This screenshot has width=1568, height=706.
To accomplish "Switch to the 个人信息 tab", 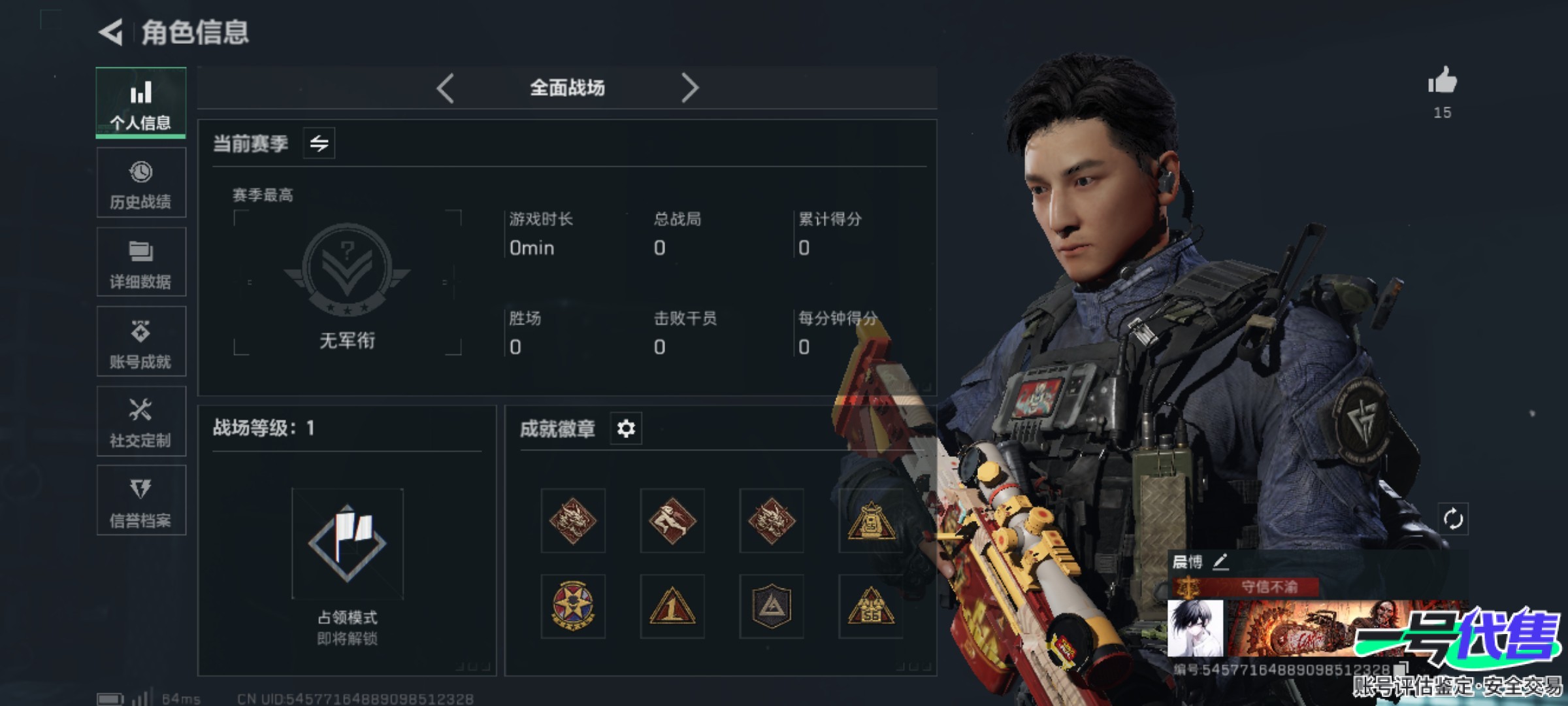I will (x=141, y=103).
